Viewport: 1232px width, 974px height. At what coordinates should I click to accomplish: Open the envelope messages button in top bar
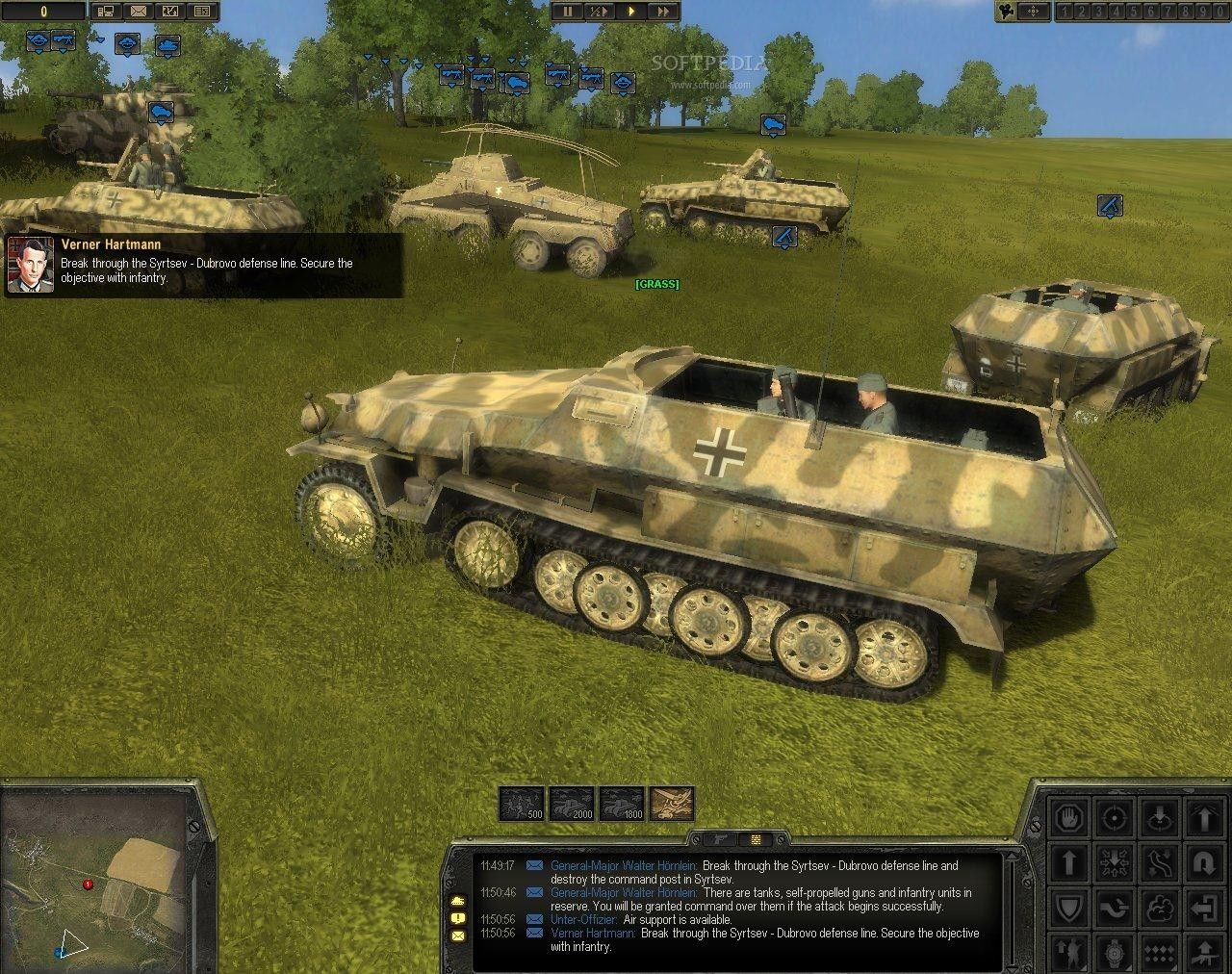pos(139,12)
